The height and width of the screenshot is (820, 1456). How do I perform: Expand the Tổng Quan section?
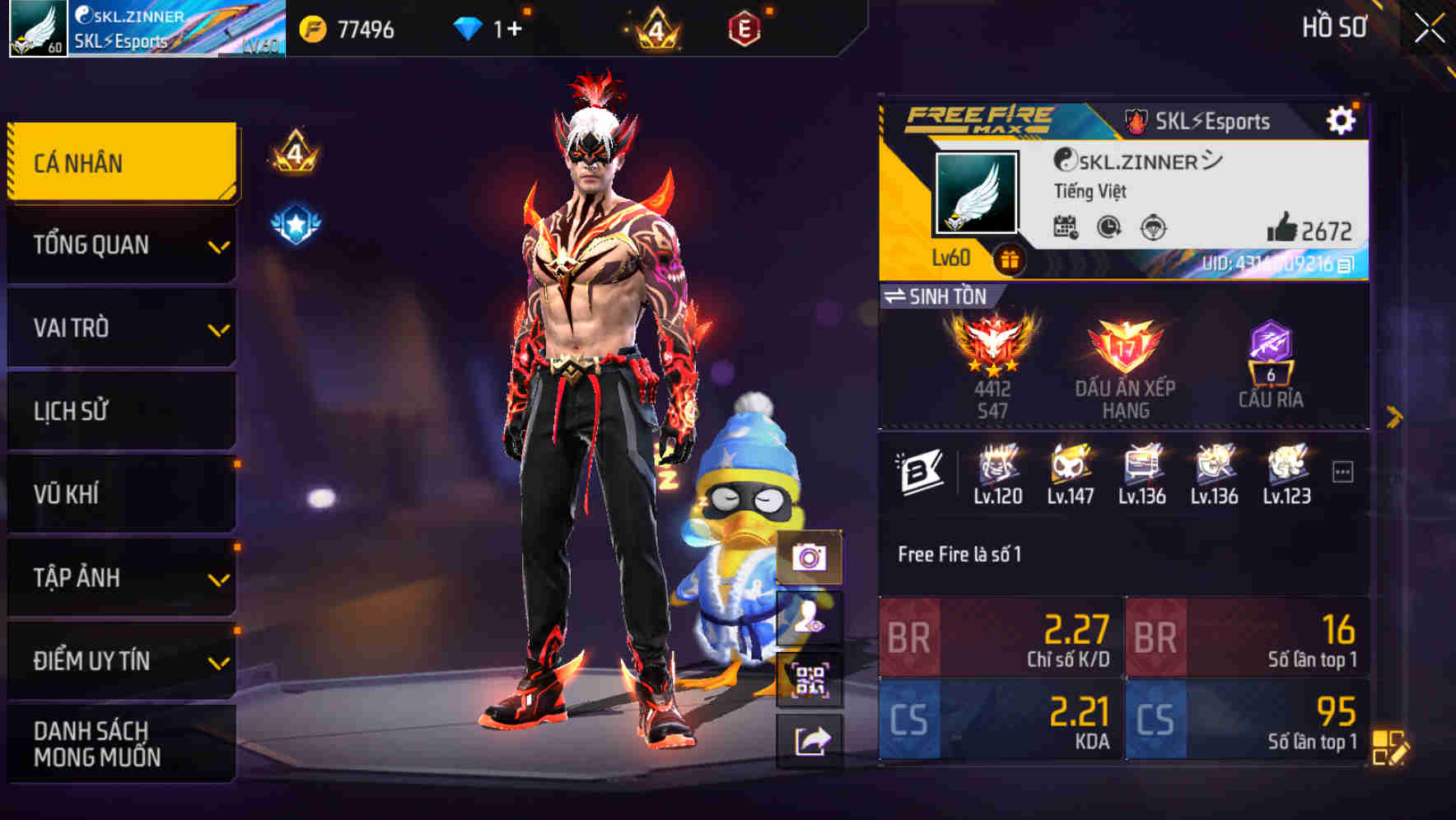click(x=121, y=245)
